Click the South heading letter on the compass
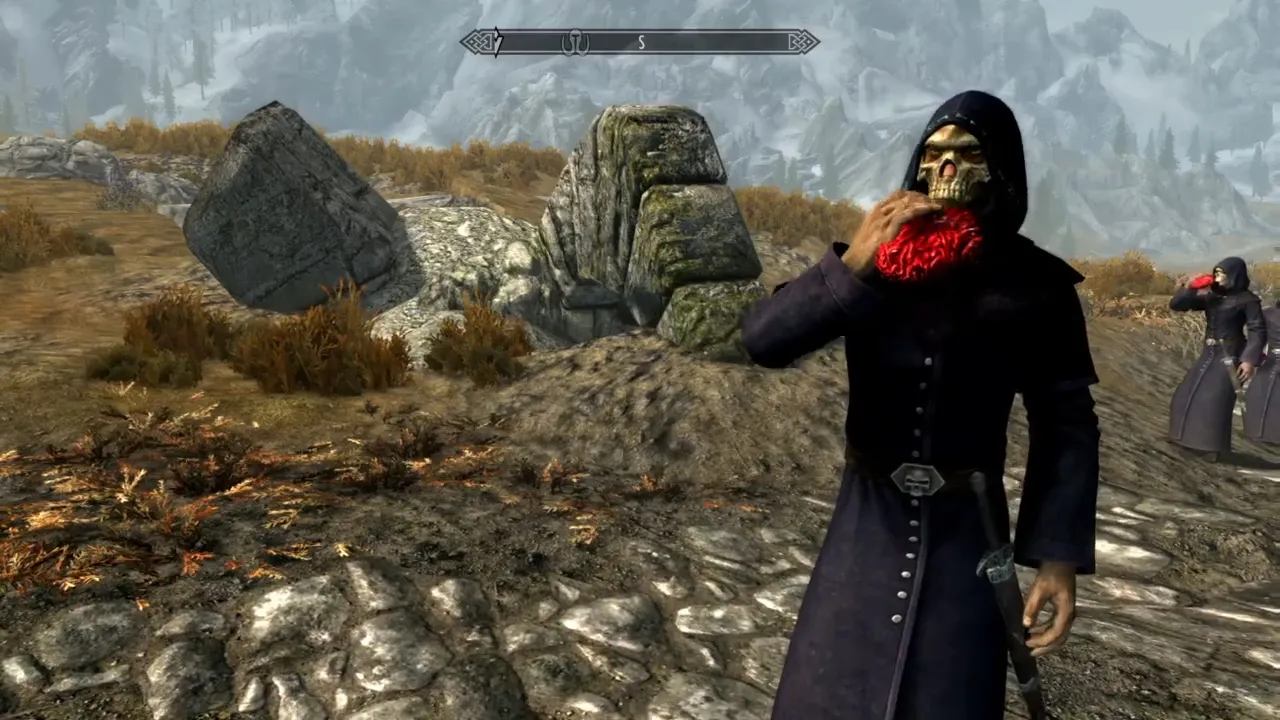The image size is (1280, 720). point(641,42)
